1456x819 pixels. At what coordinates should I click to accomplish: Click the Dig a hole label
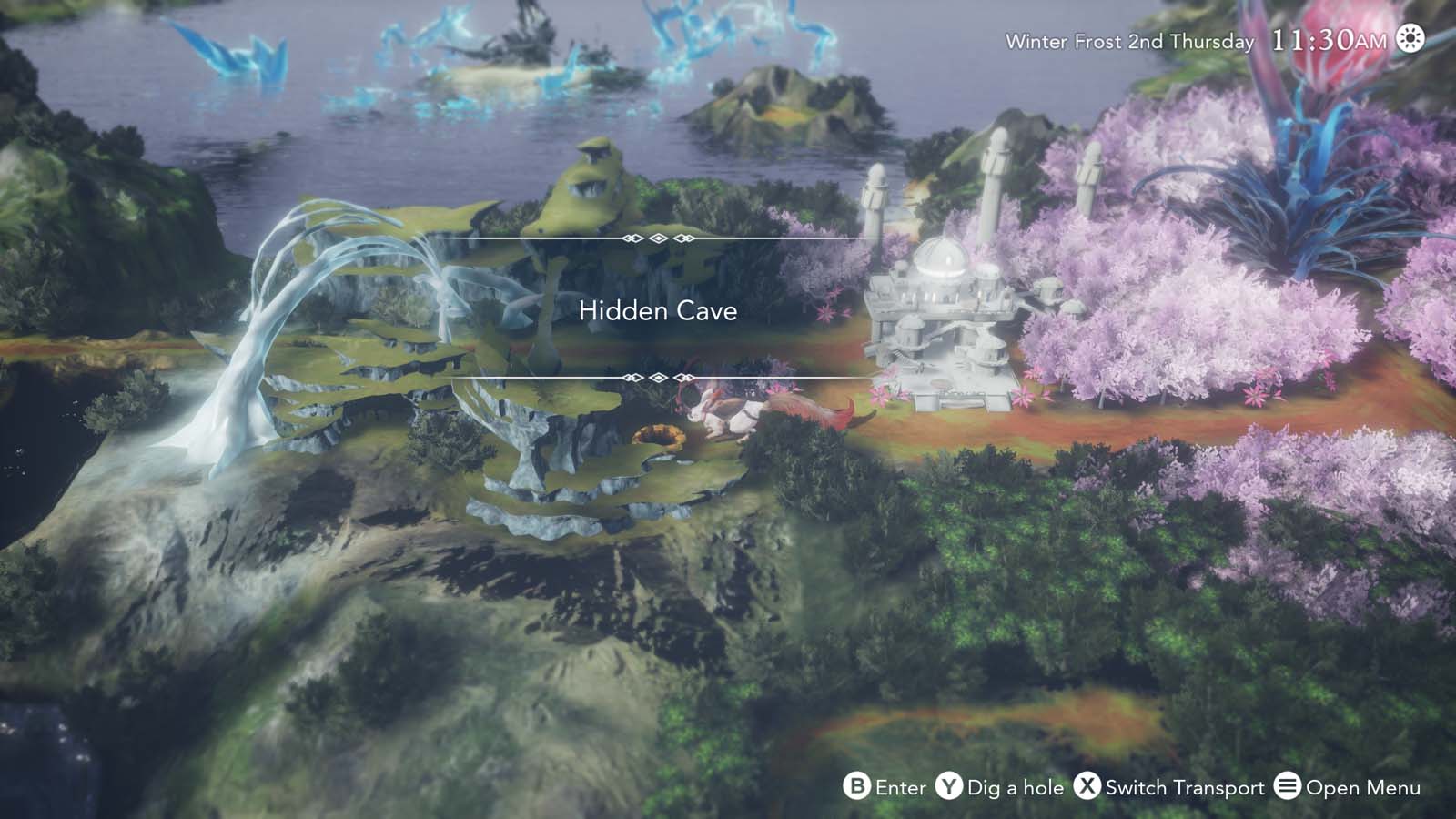click(x=1015, y=787)
